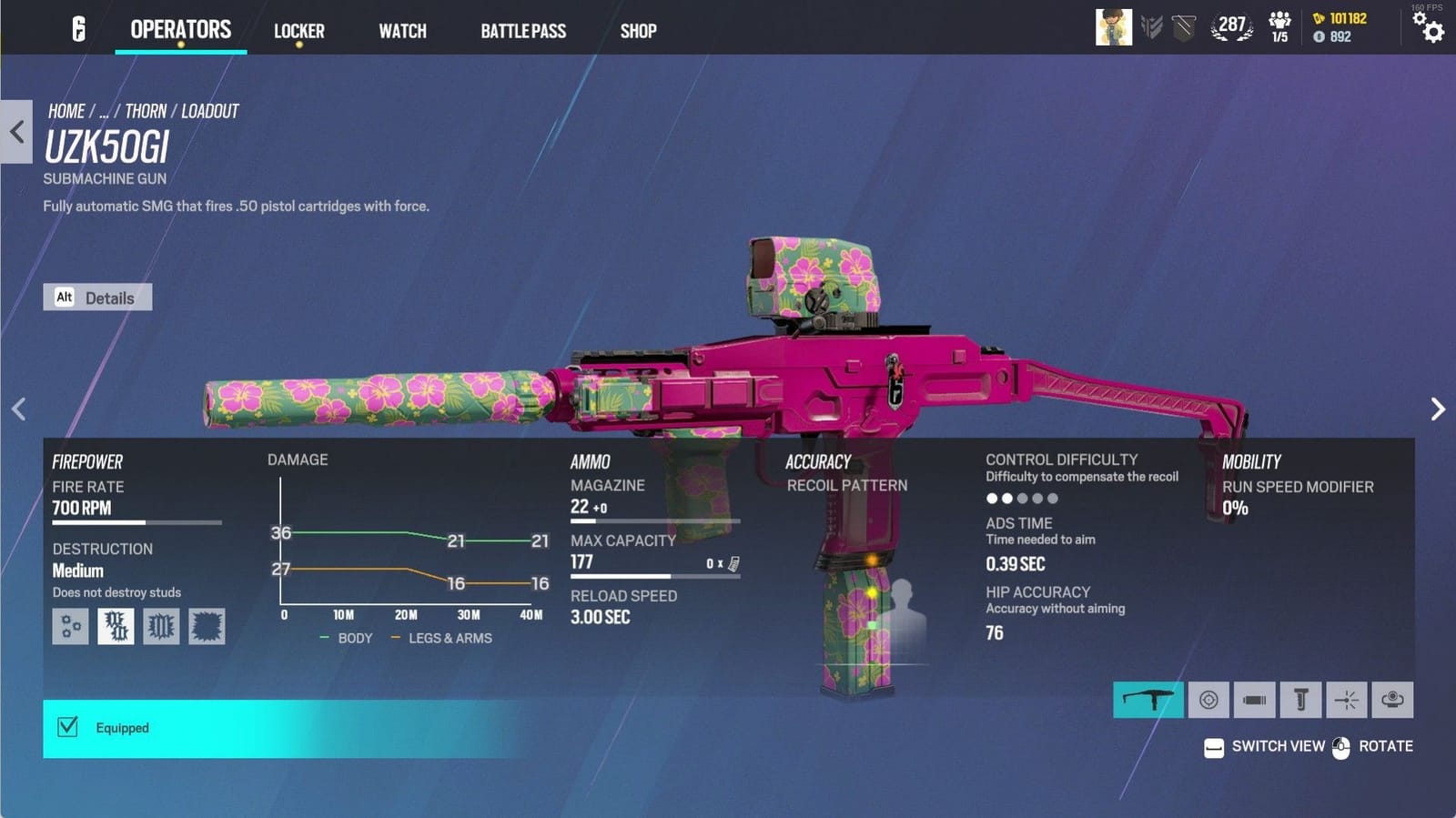Open the player profile avatar
The height and width of the screenshot is (818, 1456).
pyautogui.click(x=1113, y=27)
